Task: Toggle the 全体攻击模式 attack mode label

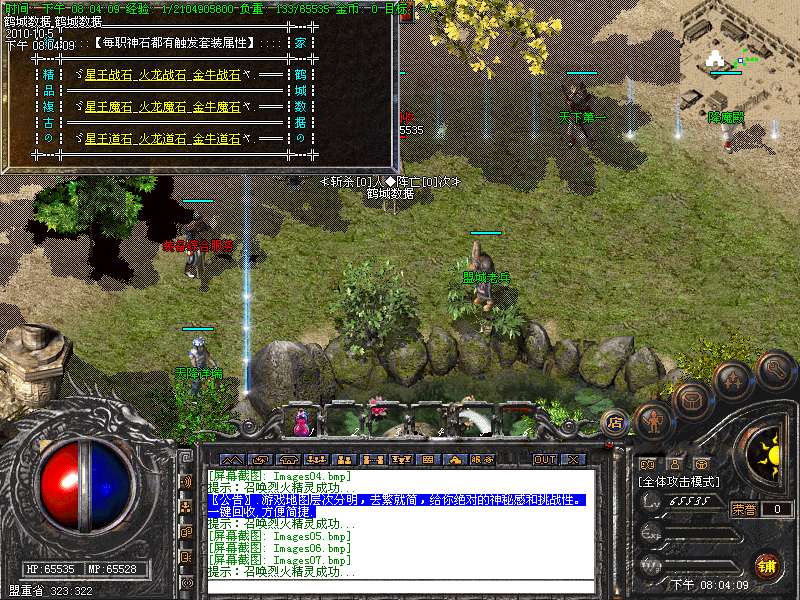Action: coord(680,482)
